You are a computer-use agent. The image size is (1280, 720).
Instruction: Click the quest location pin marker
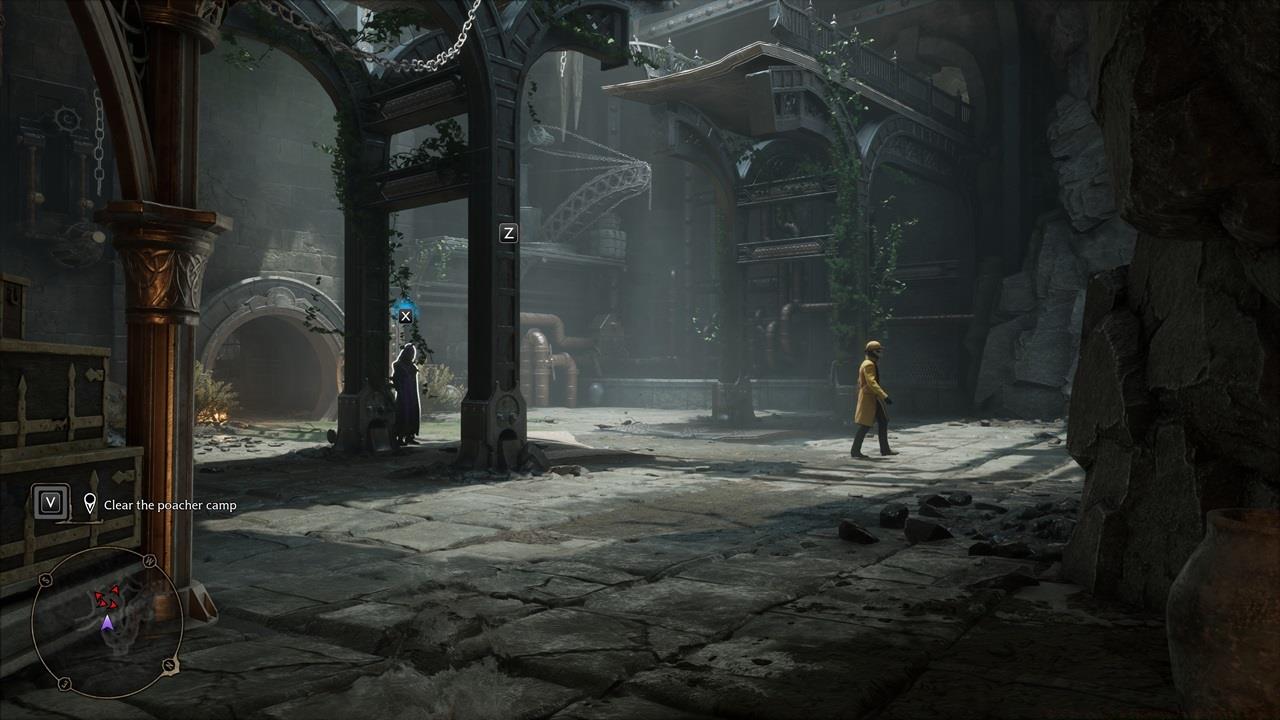point(88,505)
